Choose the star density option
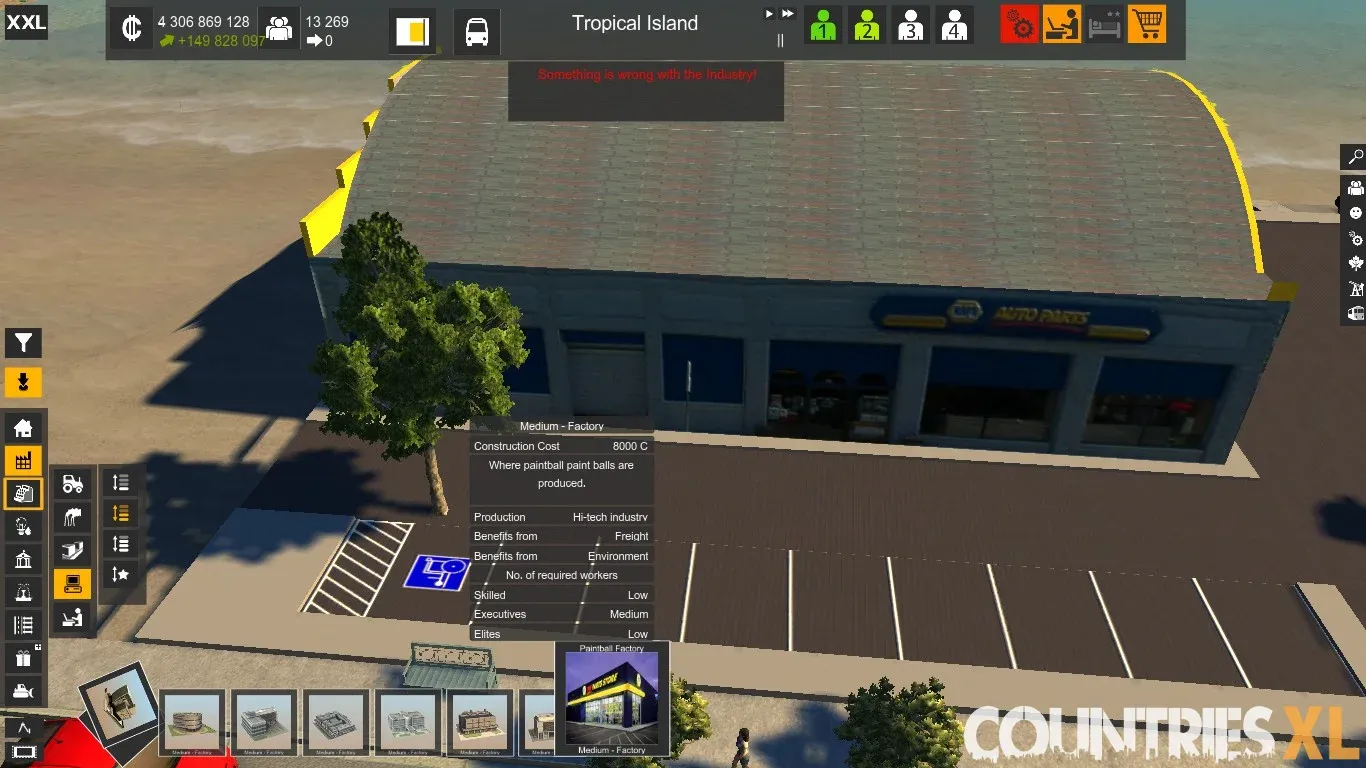 pyautogui.click(x=120, y=574)
